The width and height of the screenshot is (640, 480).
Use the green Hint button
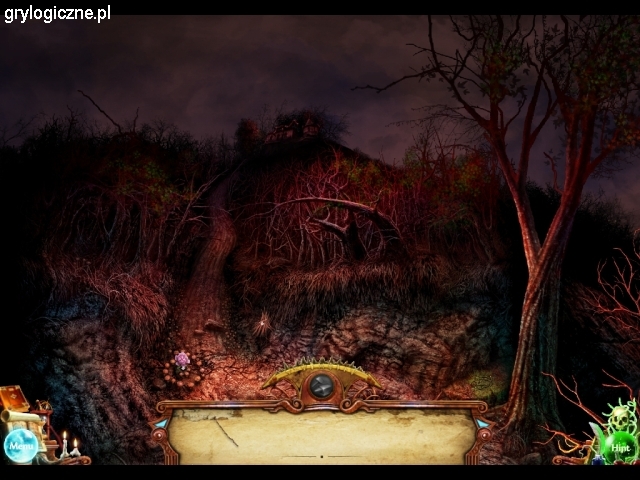(x=620, y=446)
